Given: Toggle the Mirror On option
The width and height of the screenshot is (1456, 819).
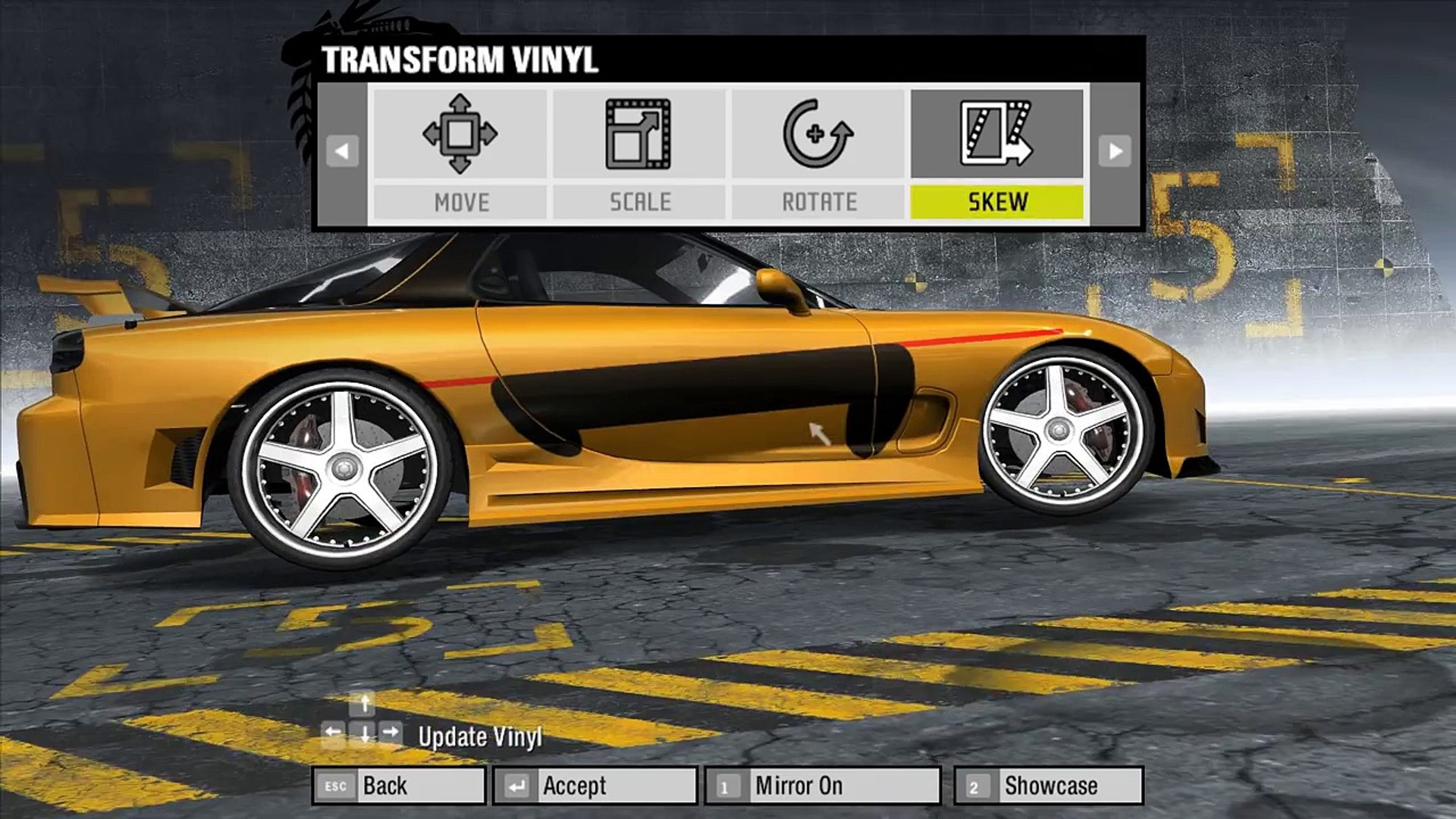Looking at the screenshot, I should pyautogui.click(x=823, y=786).
